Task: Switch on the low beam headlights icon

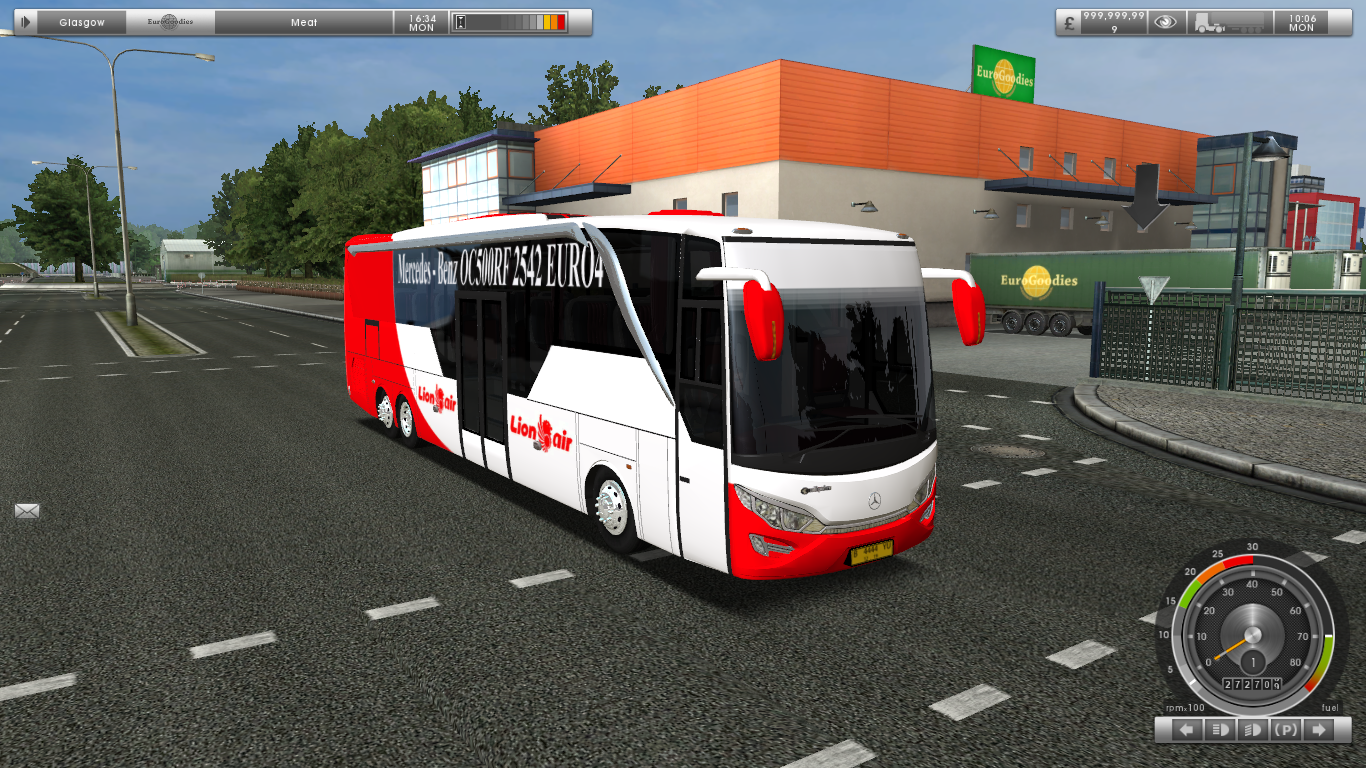Action: click(x=1221, y=729)
